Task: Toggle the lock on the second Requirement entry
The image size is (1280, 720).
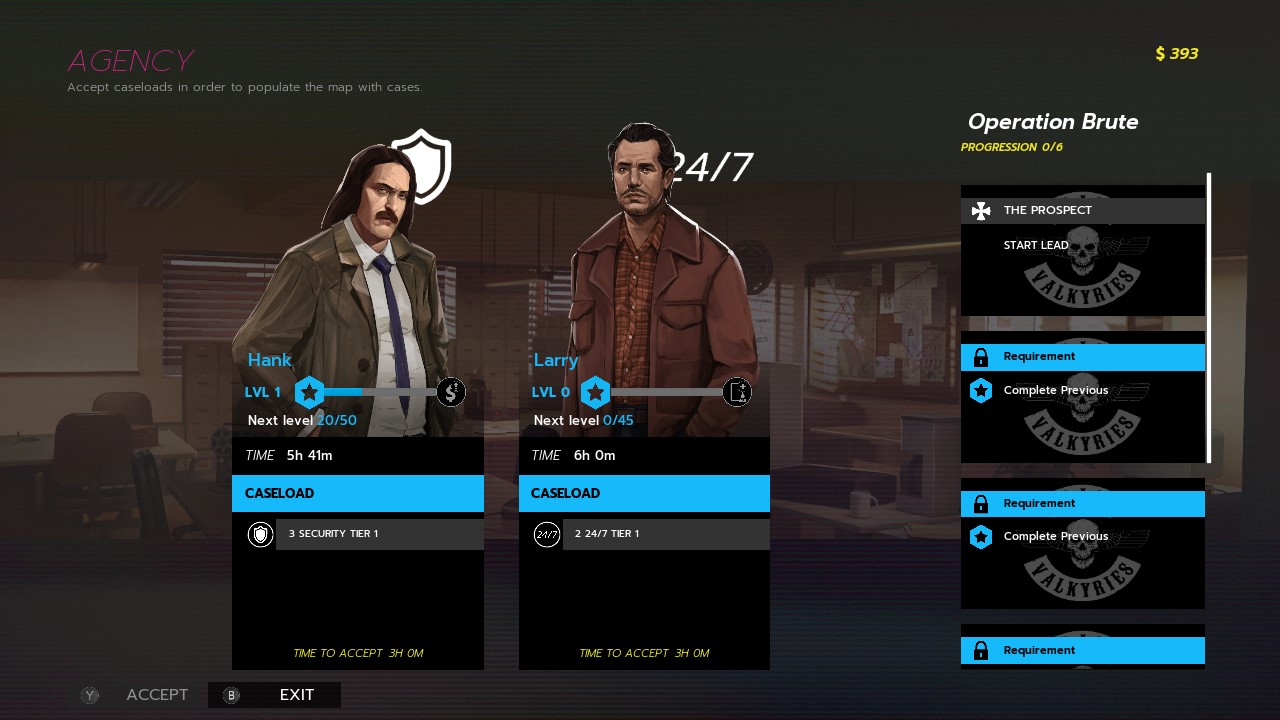Action: tap(981, 503)
